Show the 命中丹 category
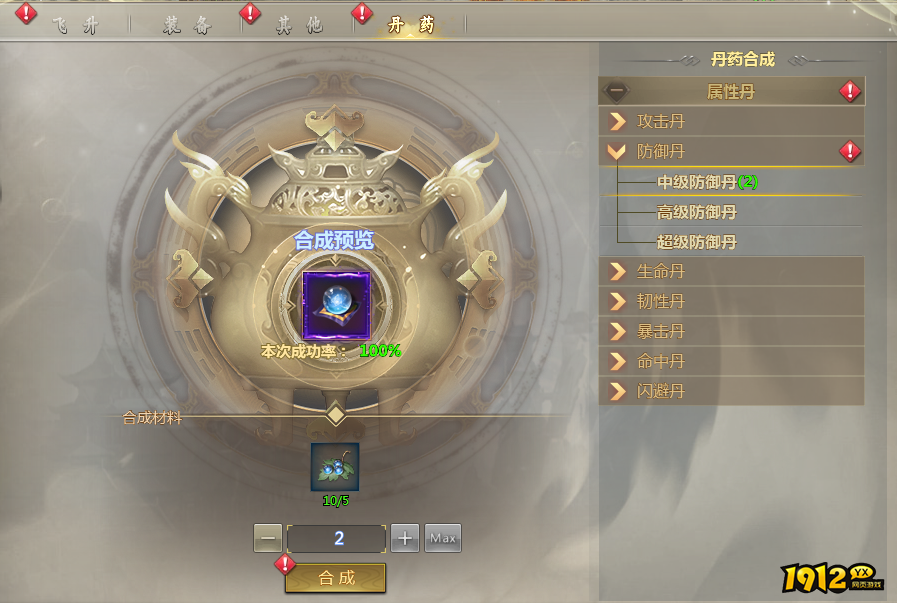Image resolution: width=897 pixels, height=603 pixels. [x=731, y=361]
